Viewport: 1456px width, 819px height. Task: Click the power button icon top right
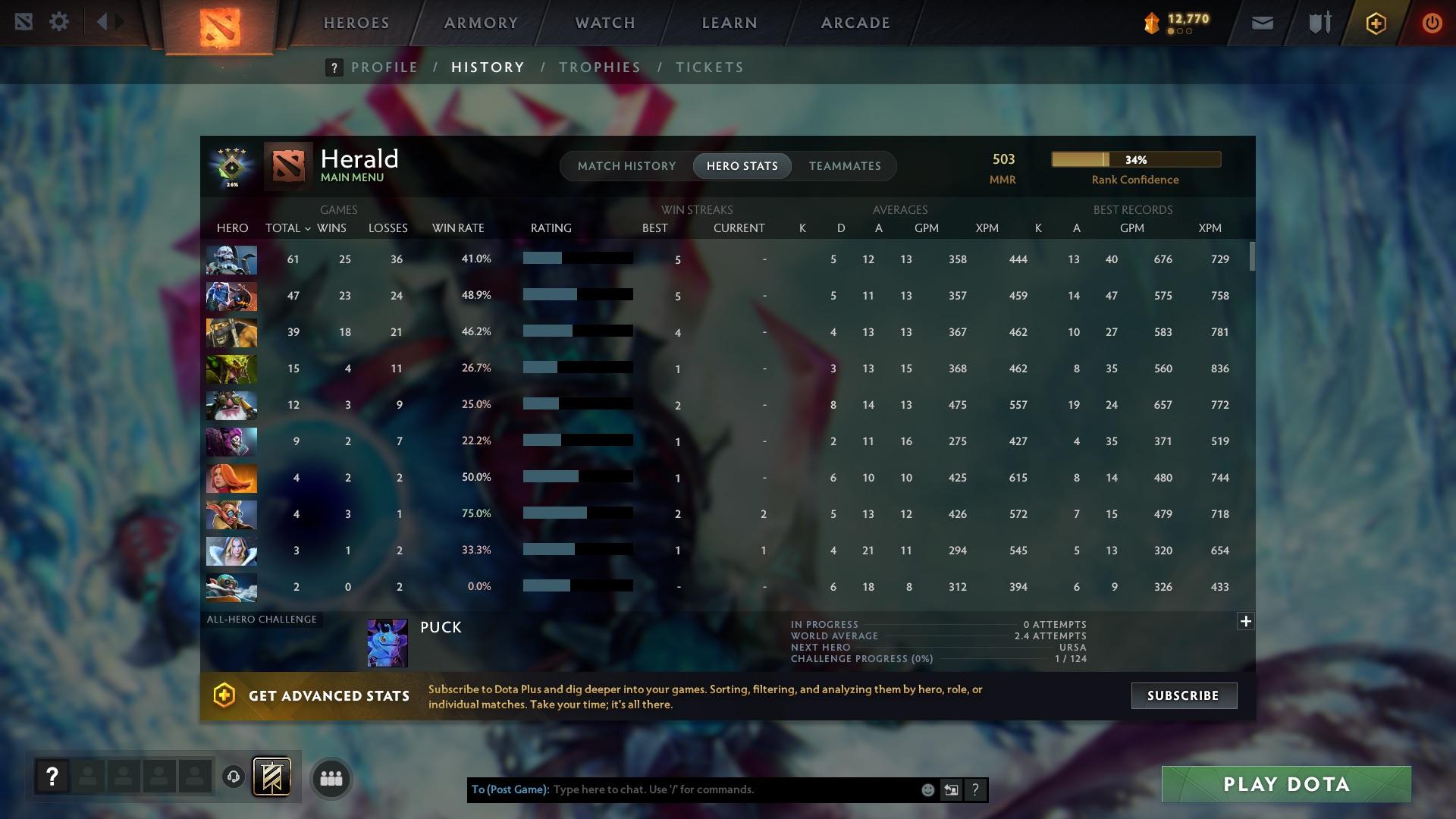[1432, 22]
